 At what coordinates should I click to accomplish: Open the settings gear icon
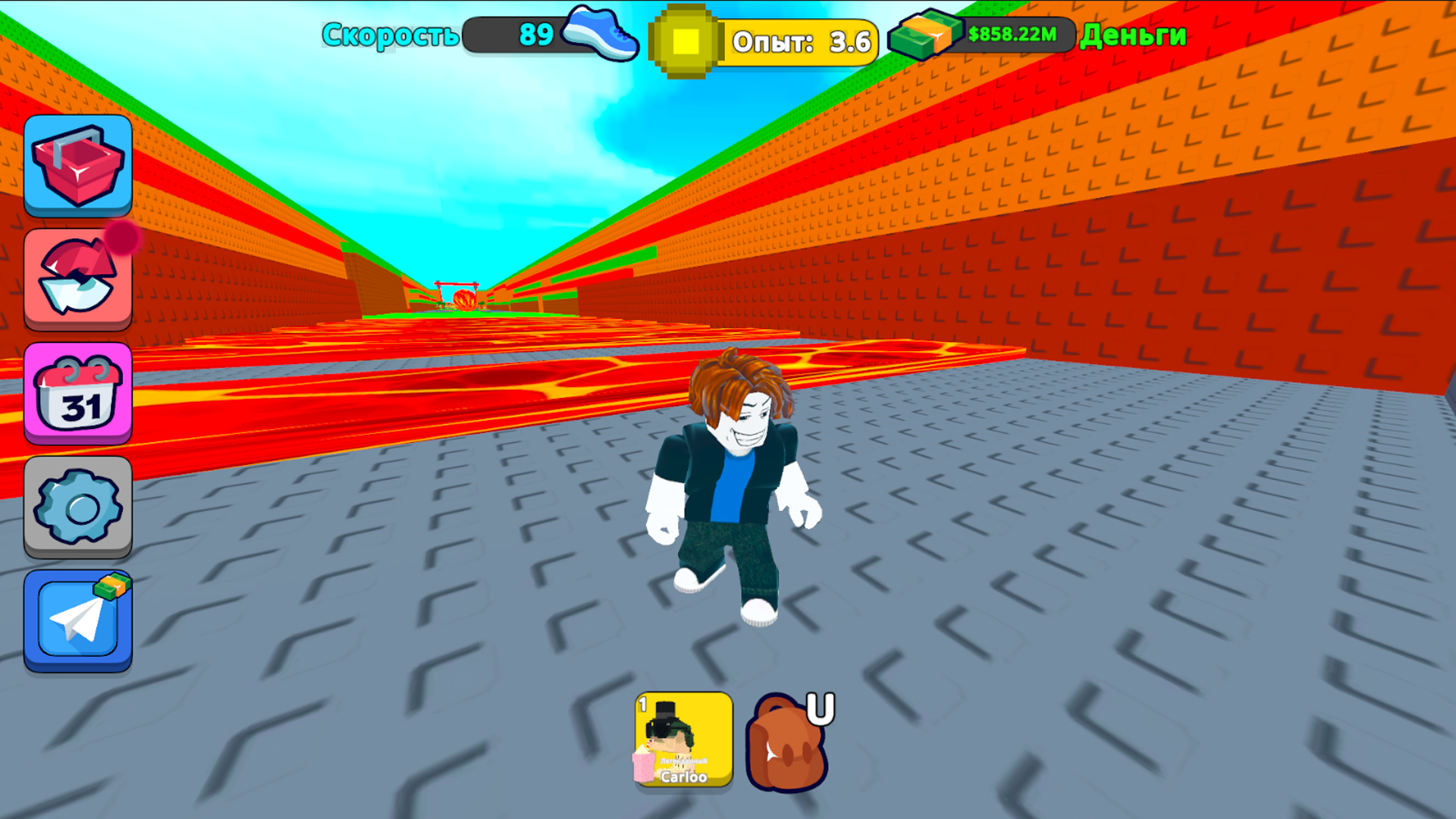[x=77, y=504]
